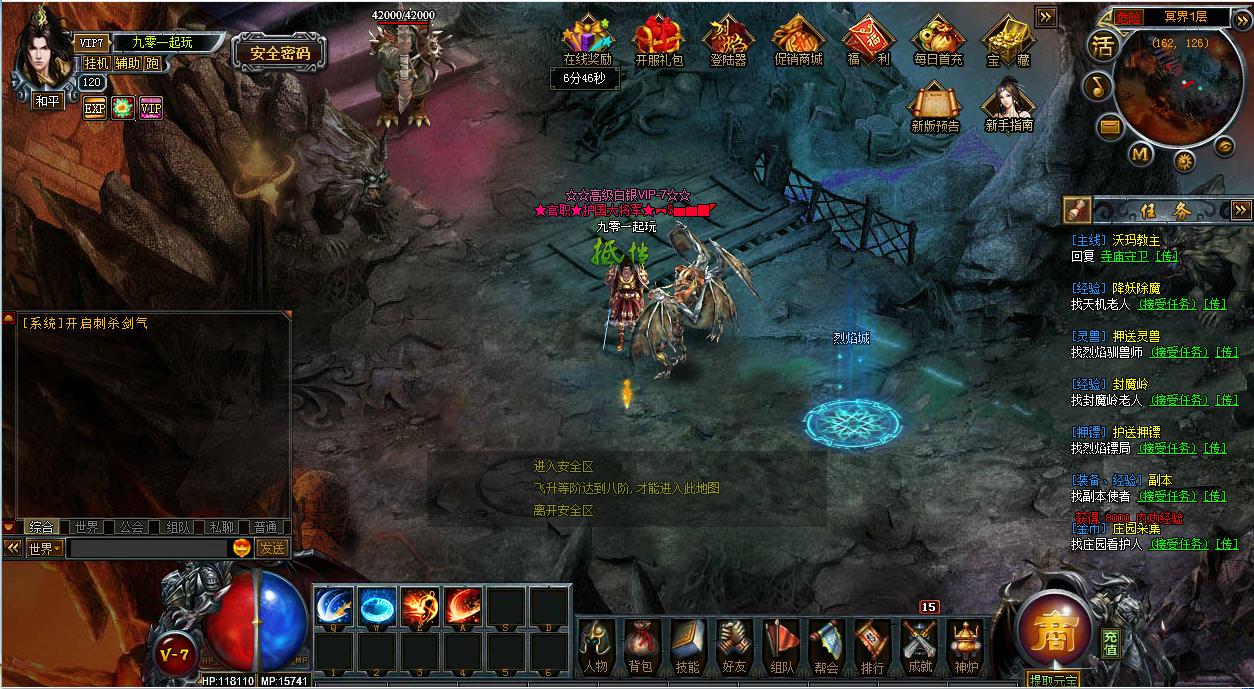Open the 神炉 divine furnace panel
This screenshot has height=689, width=1254.
click(965, 647)
